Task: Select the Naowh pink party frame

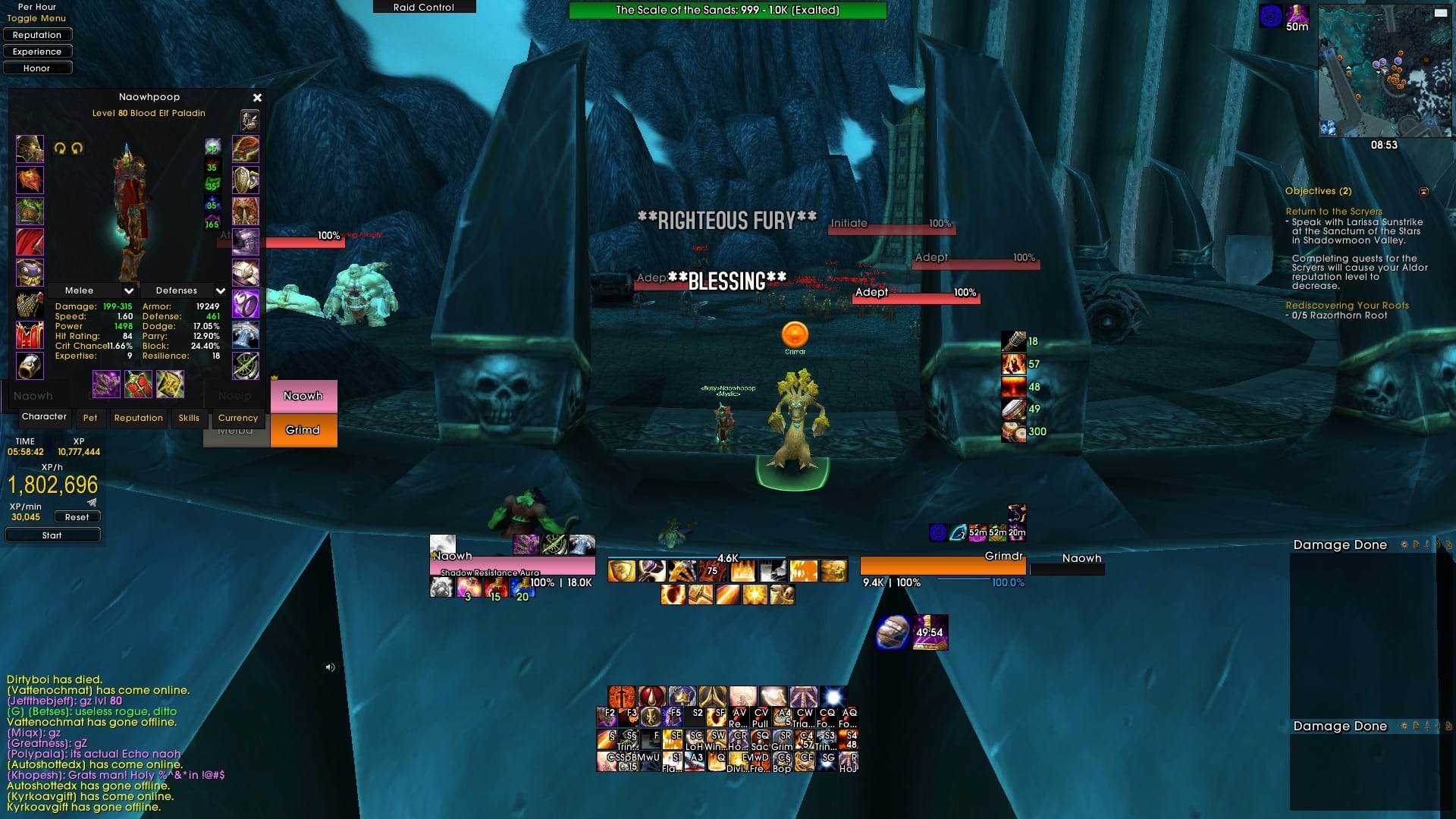Action: pyautogui.click(x=303, y=396)
